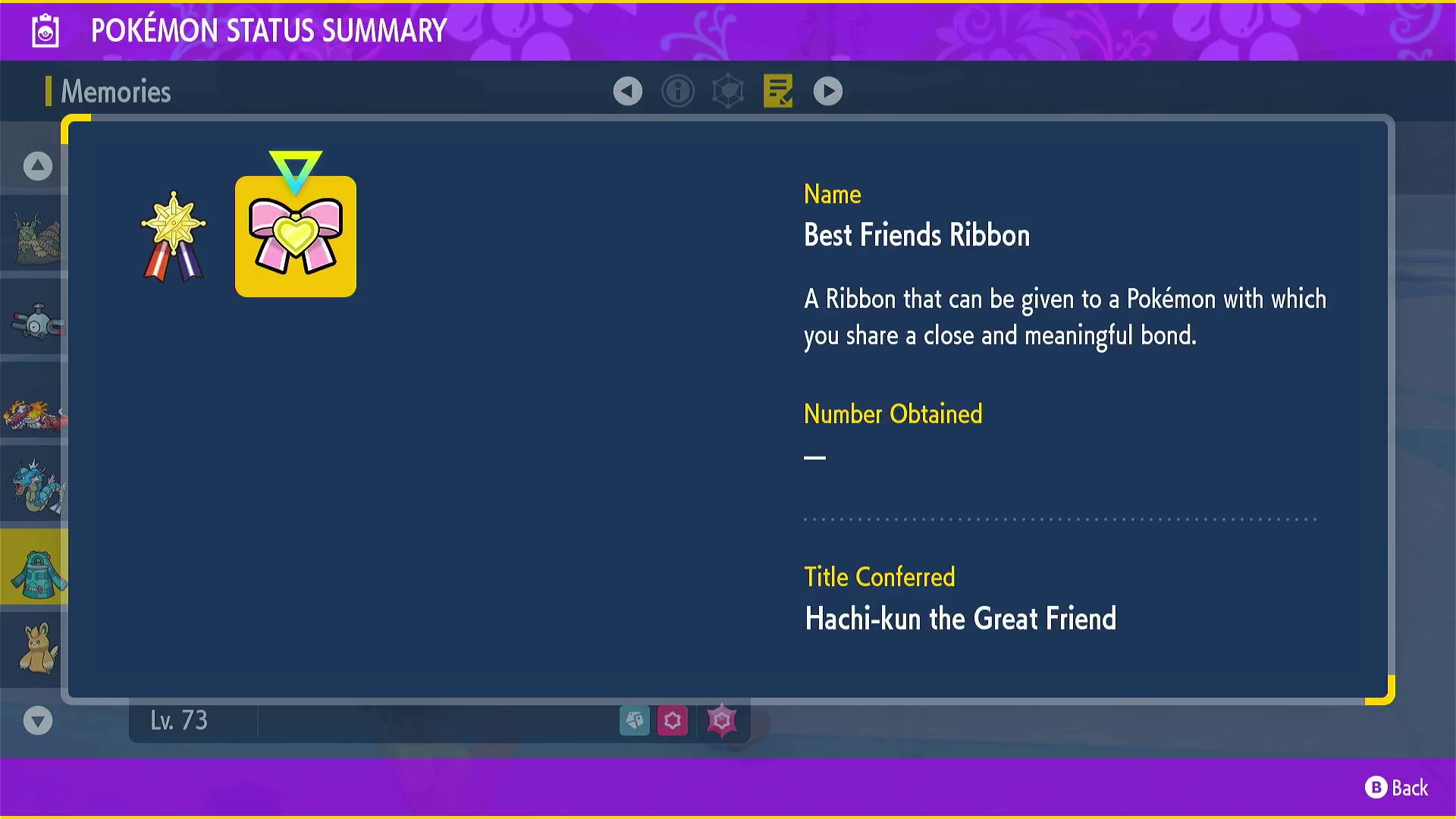Click the teal held item icon near Lv. 73
1456x819 pixels.
[635, 720]
